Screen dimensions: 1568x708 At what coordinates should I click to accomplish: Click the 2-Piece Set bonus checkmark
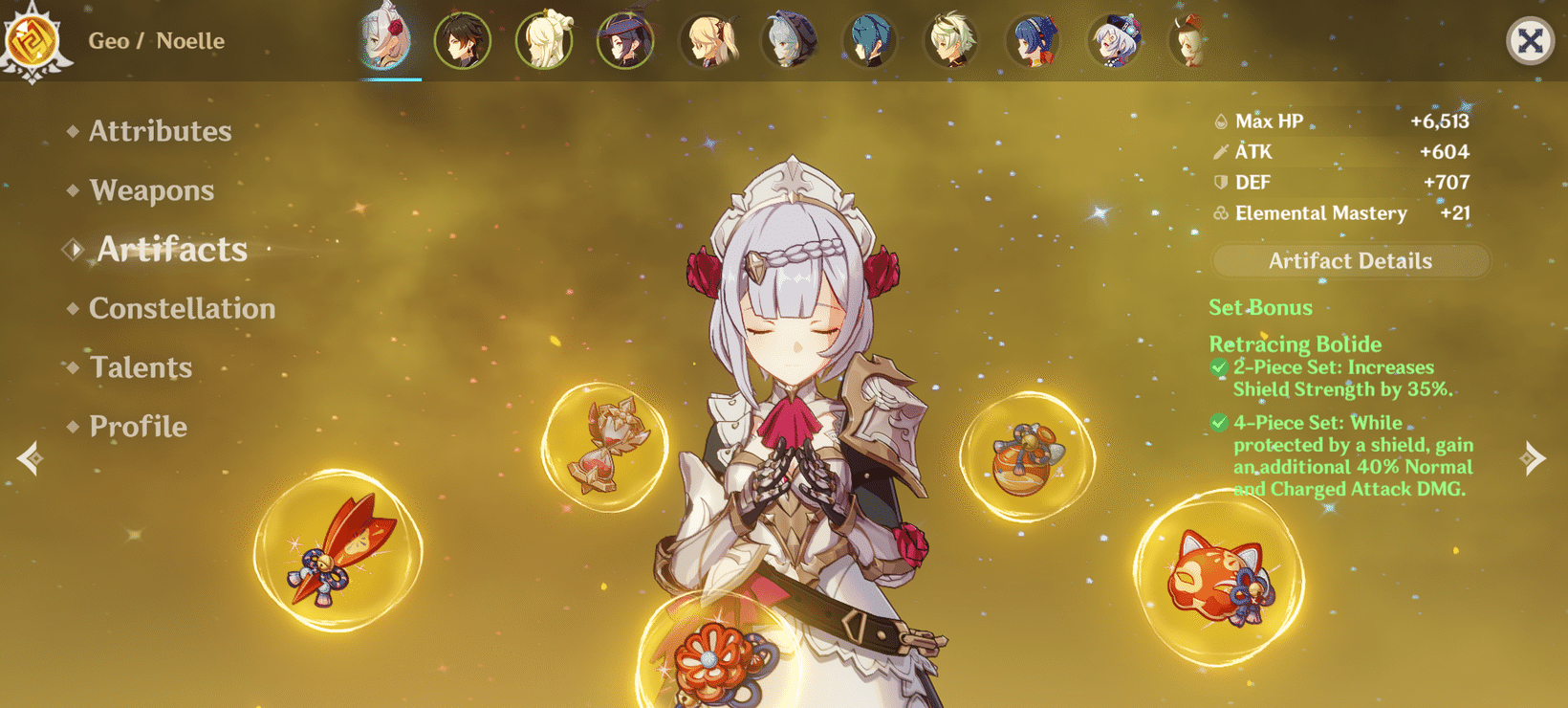(x=1219, y=367)
